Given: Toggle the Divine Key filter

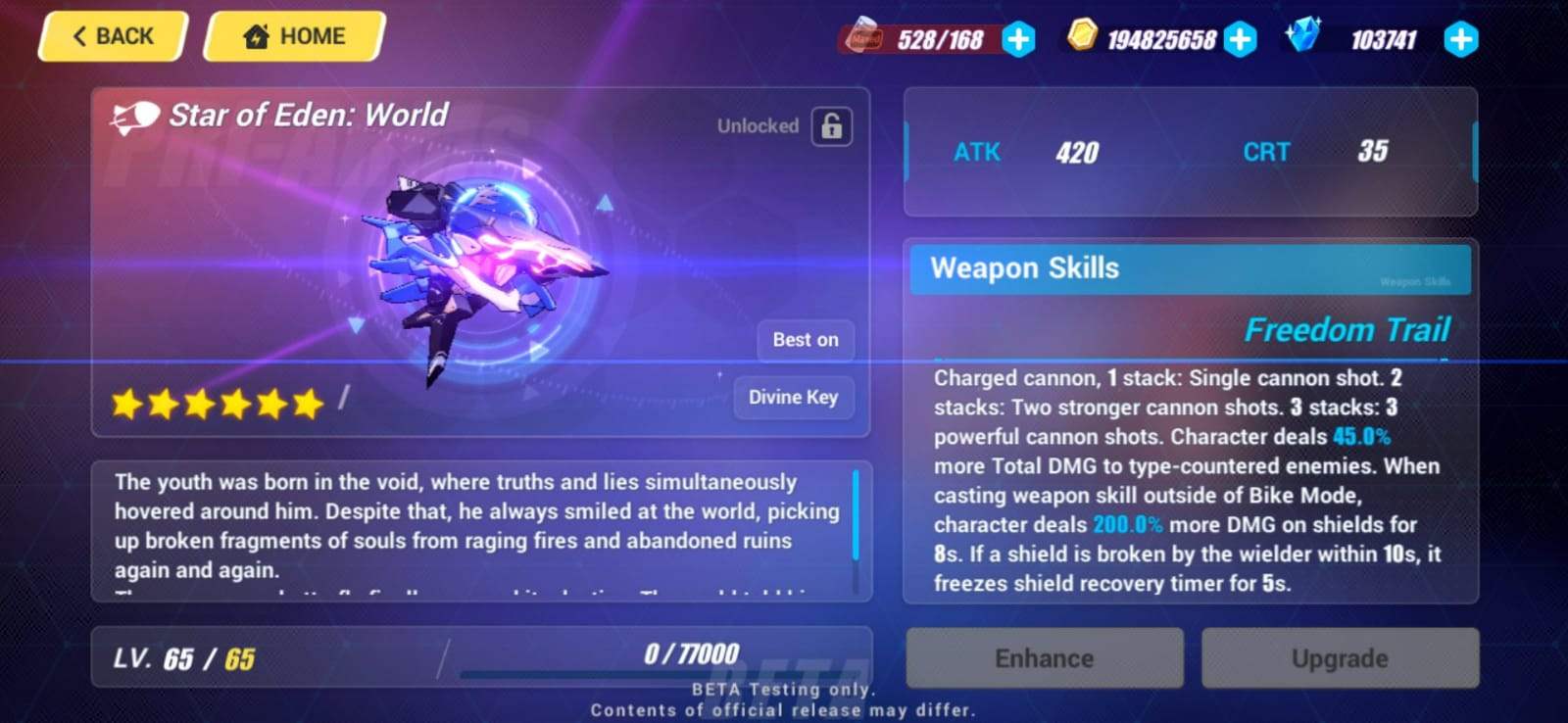Looking at the screenshot, I should coord(793,398).
